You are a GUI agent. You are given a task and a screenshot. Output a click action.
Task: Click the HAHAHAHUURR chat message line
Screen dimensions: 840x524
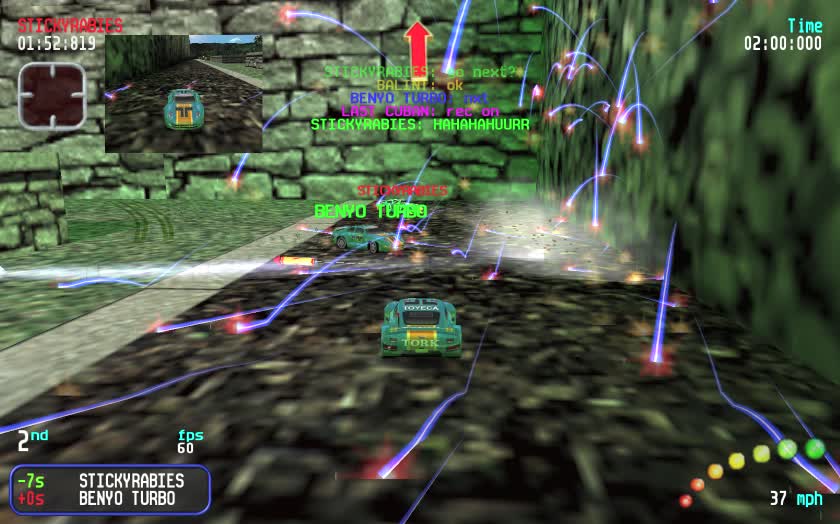tap(419, 125)
